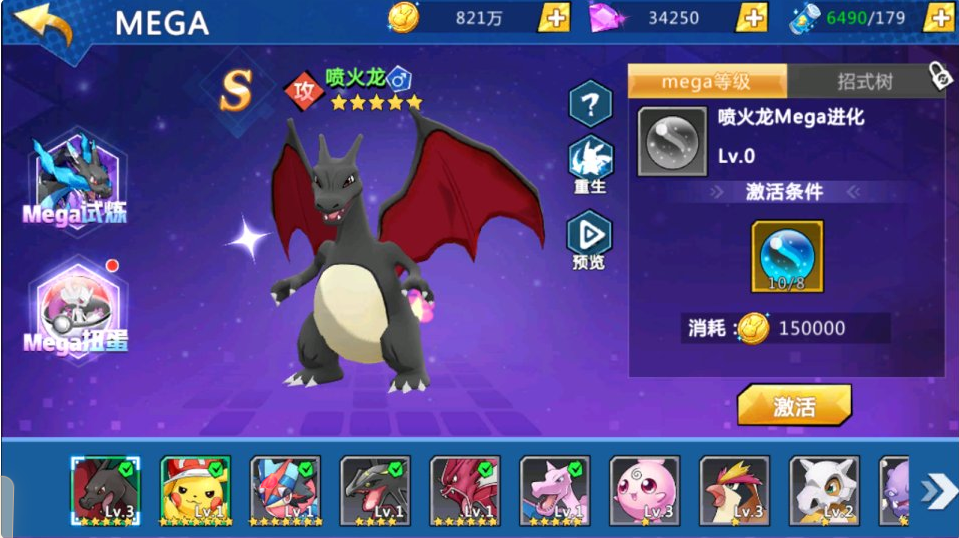
Task: Open the question mark help
Action: 590,102
